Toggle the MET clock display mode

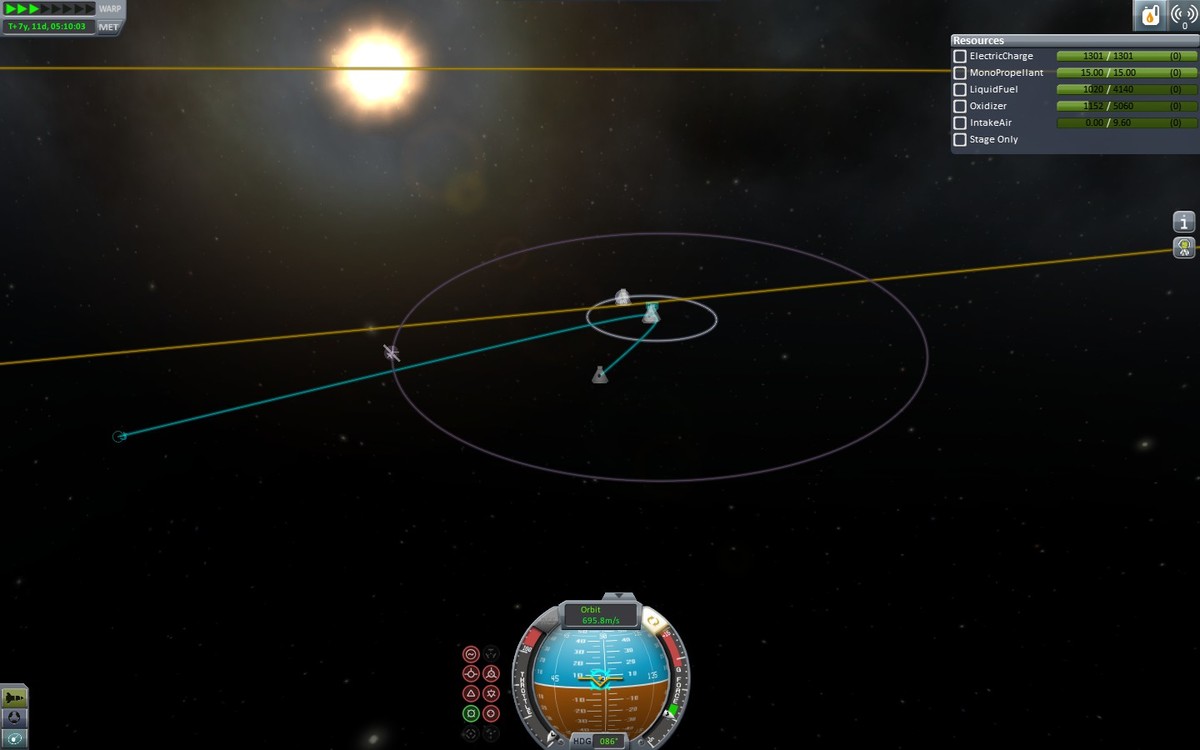109,26
